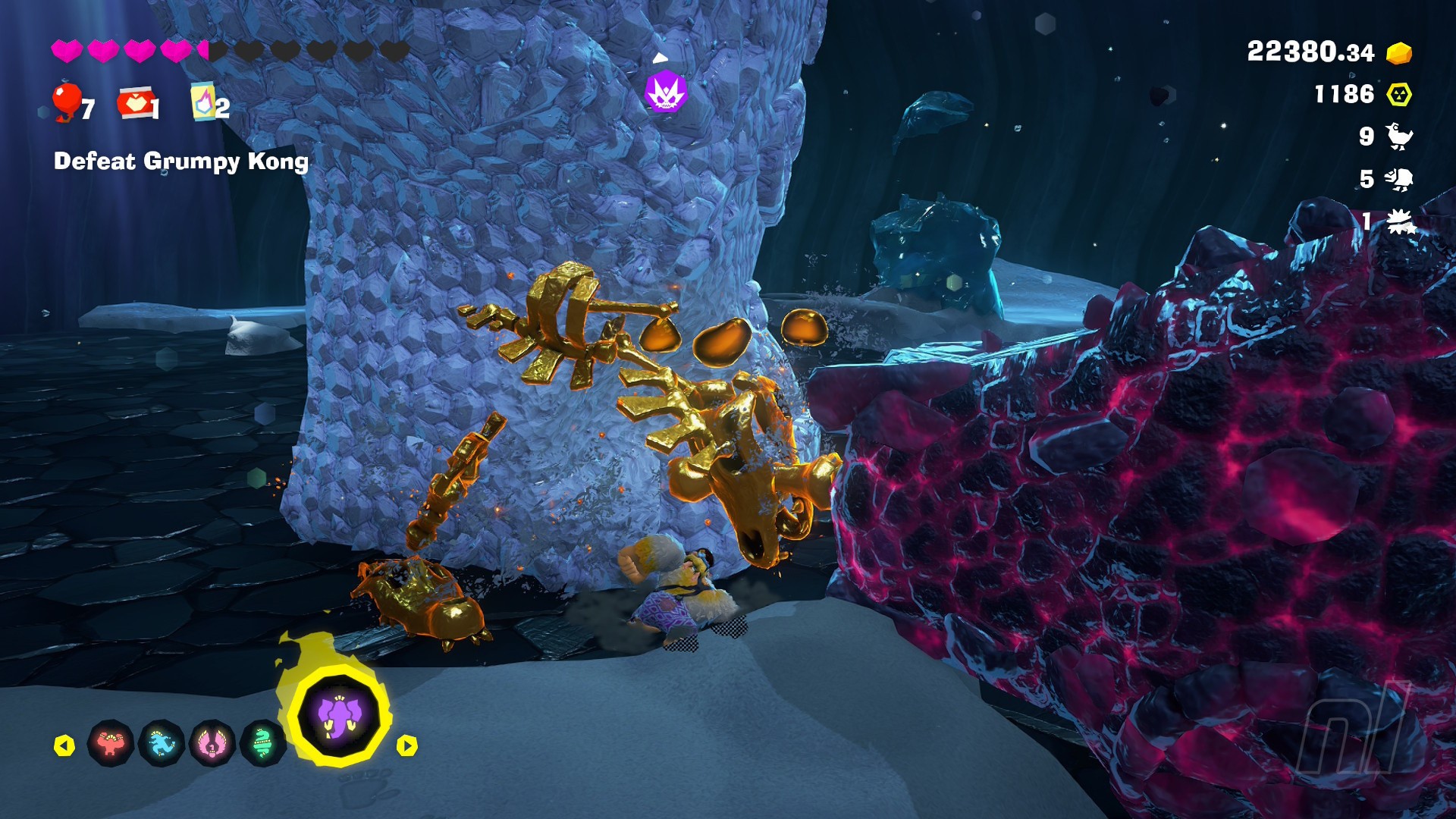Click the right yellow transformation arrow
Image resolution: width=1456 pixels, height=819 pixels.
click(407, 745)
